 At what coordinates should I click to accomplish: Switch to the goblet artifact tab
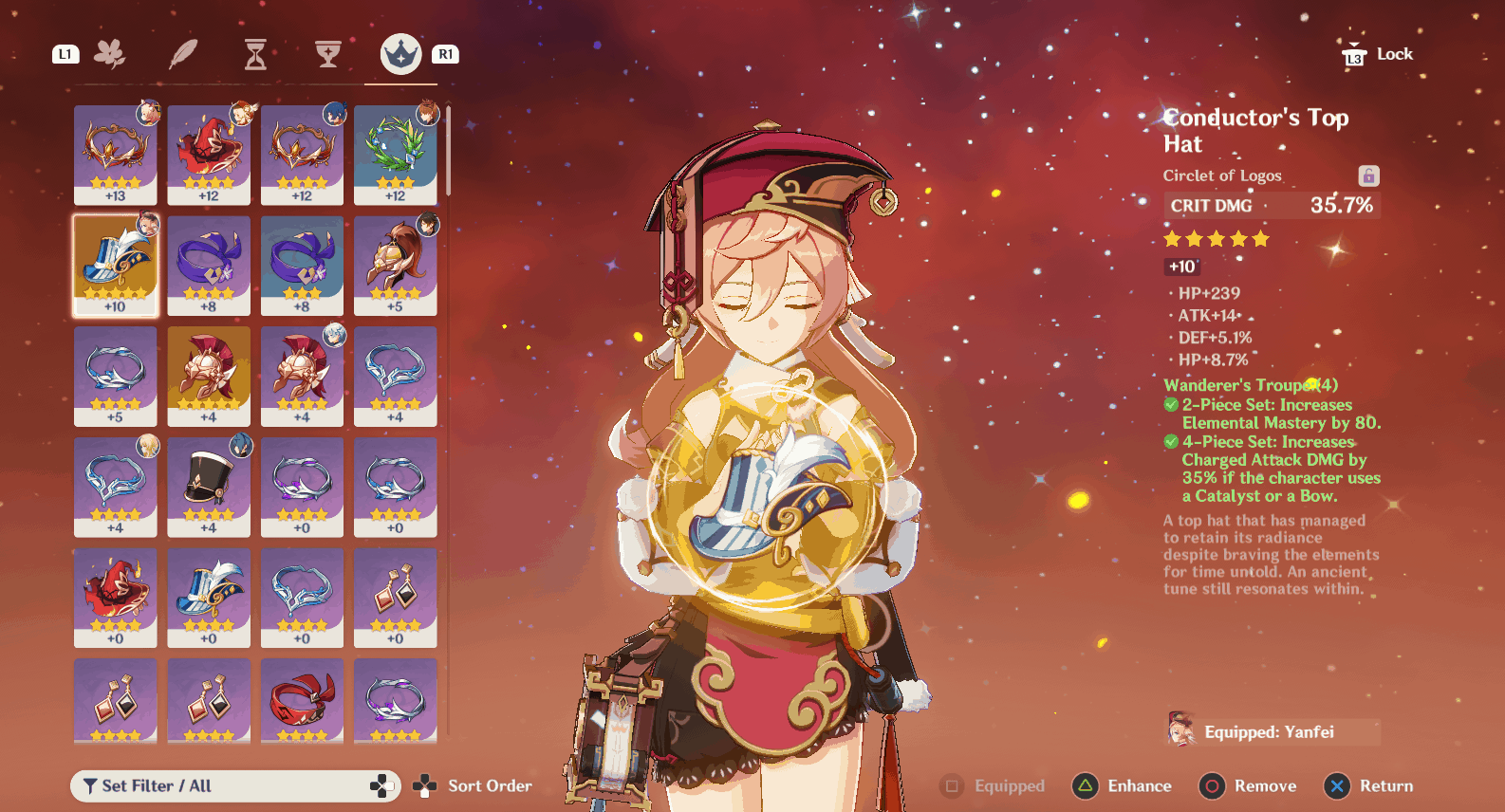coord(328,54)
